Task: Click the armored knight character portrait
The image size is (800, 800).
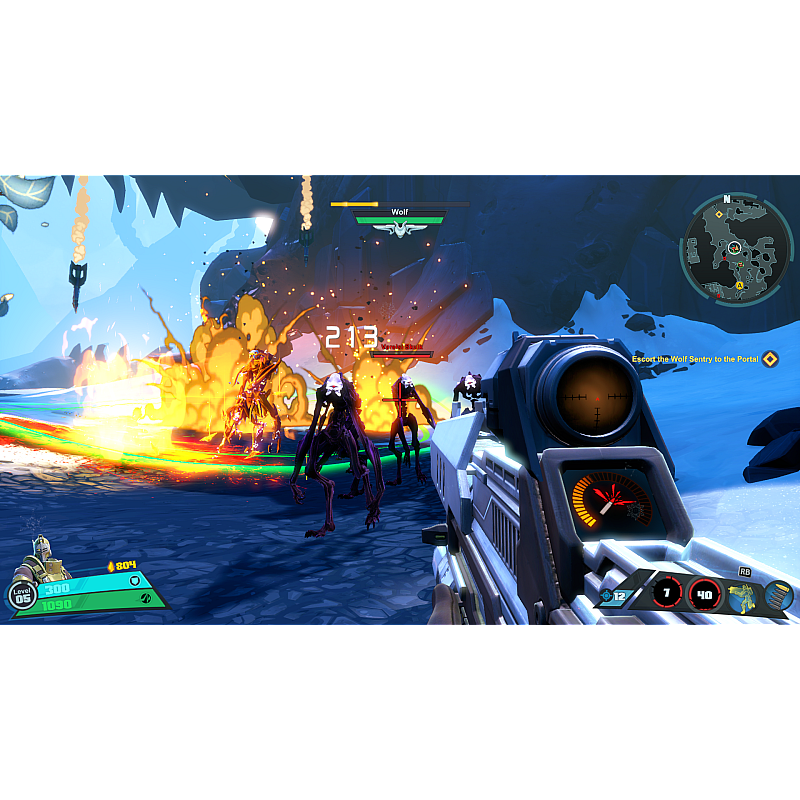Action: pyautogui.click(x=44, y=560)
